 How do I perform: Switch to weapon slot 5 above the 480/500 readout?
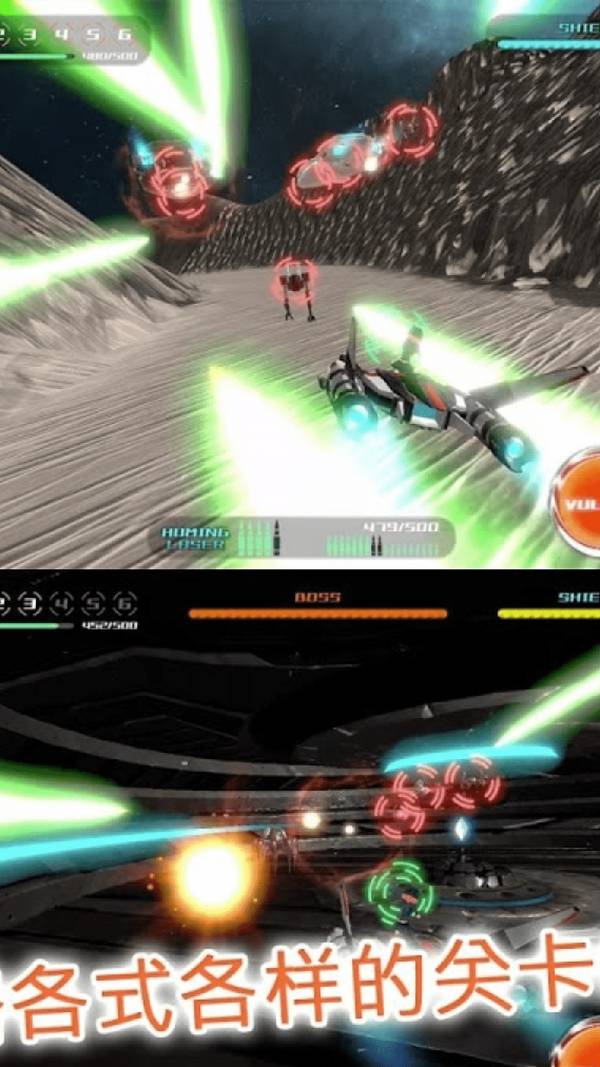pos(94,35)
